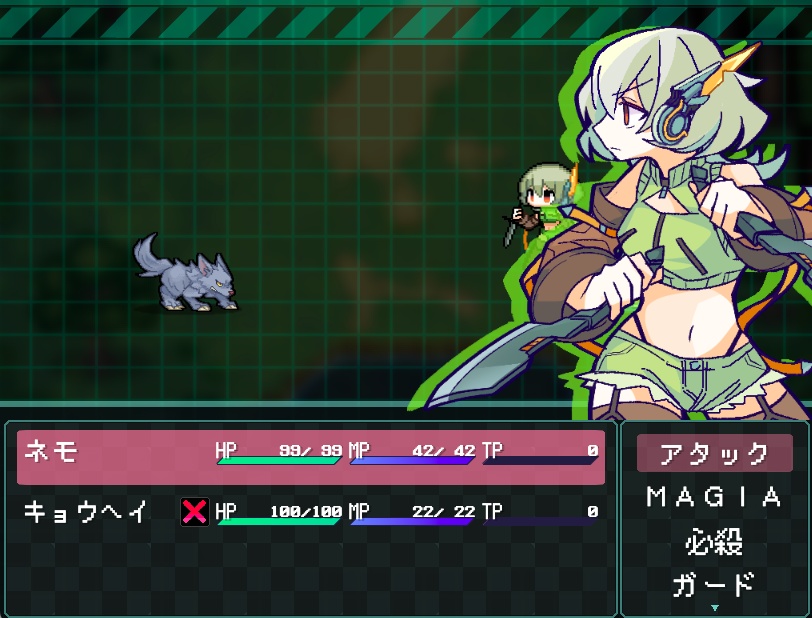Open the MAGIA command
Screen dimensions: 812x618
click(x=714, y=497)
